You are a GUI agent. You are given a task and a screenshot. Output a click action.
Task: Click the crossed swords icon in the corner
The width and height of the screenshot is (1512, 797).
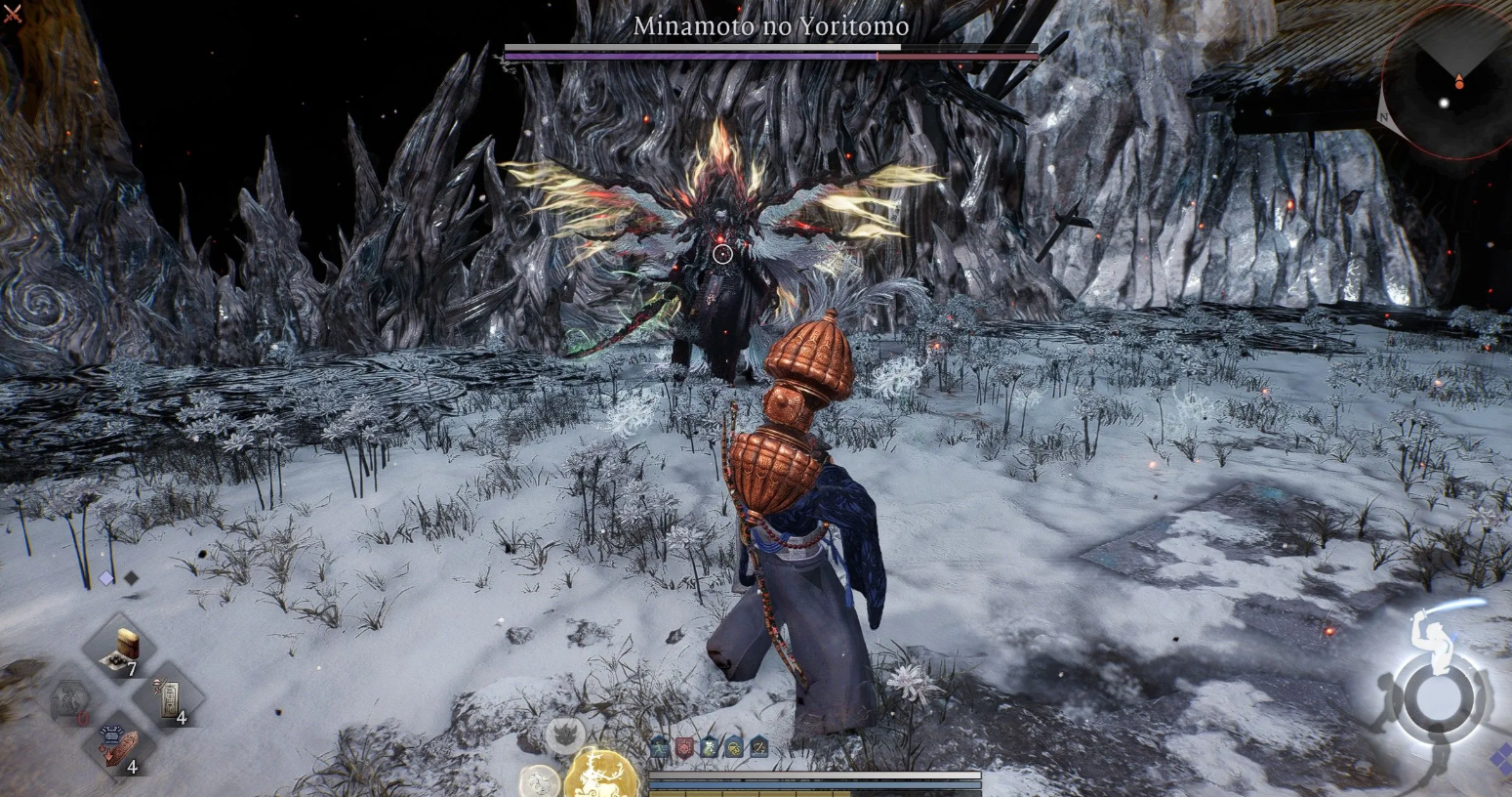click(x=13, y=14)
